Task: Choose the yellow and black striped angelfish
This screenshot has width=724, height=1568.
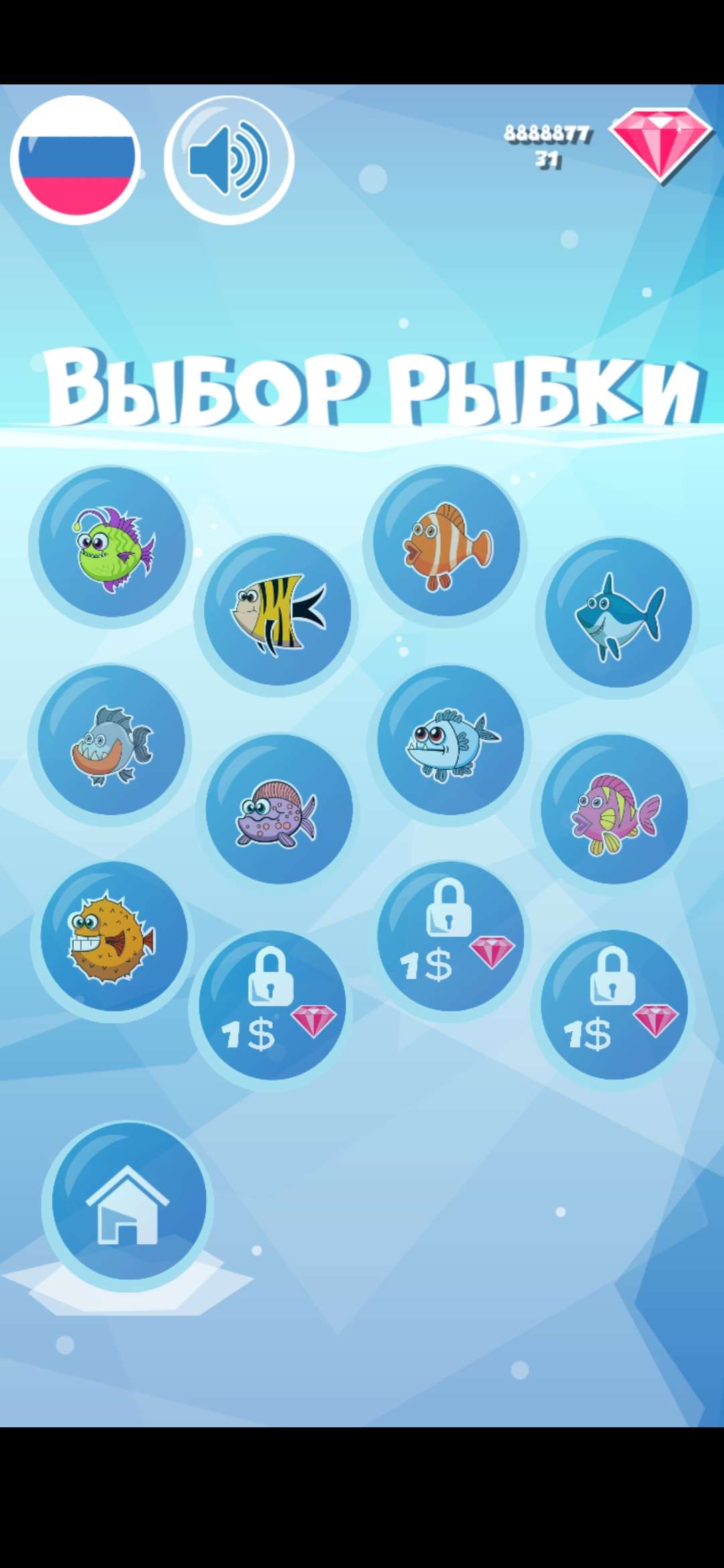Action: click(276, 613)
